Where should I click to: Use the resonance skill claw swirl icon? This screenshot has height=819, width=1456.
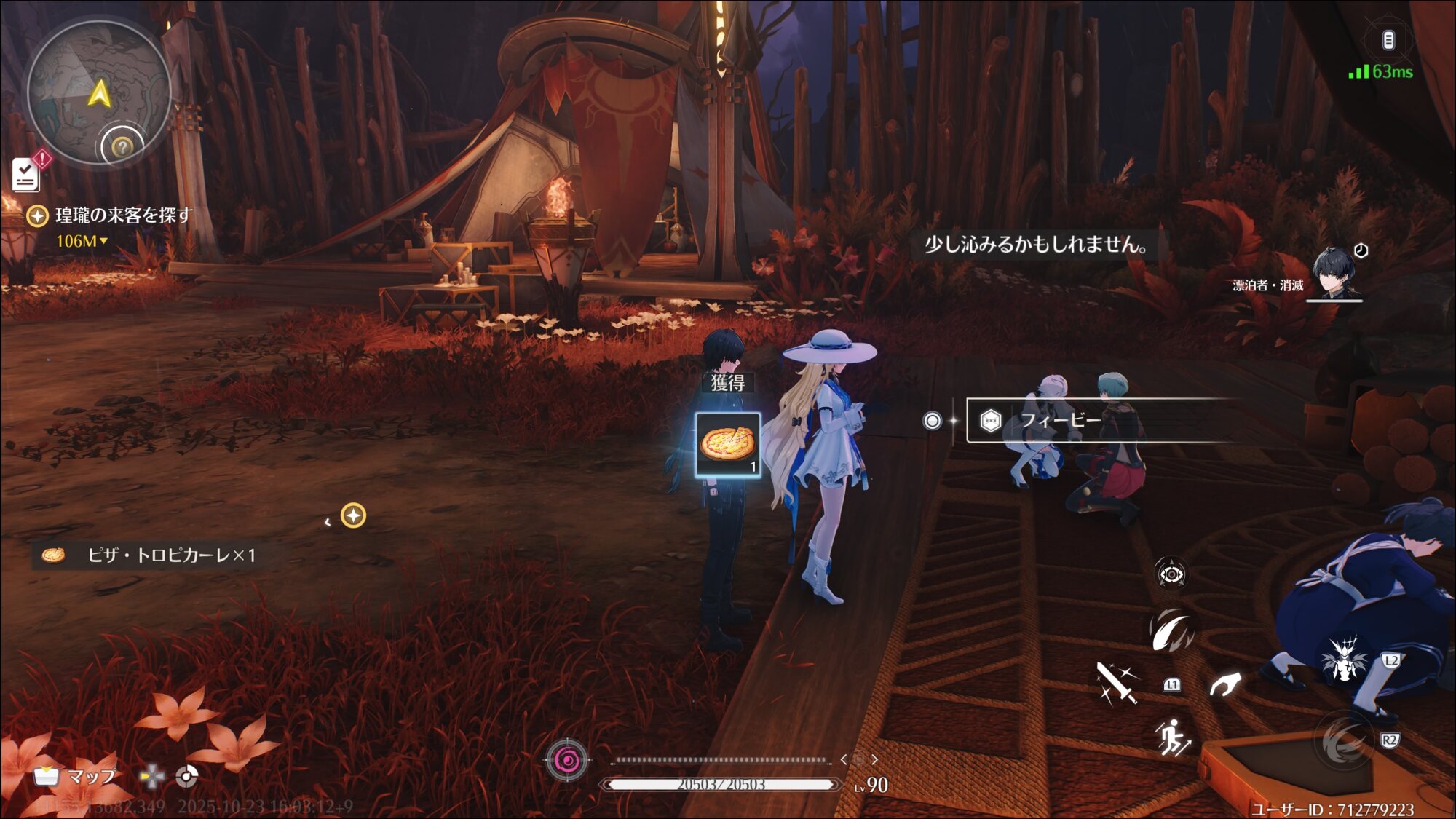[1171, 629]
